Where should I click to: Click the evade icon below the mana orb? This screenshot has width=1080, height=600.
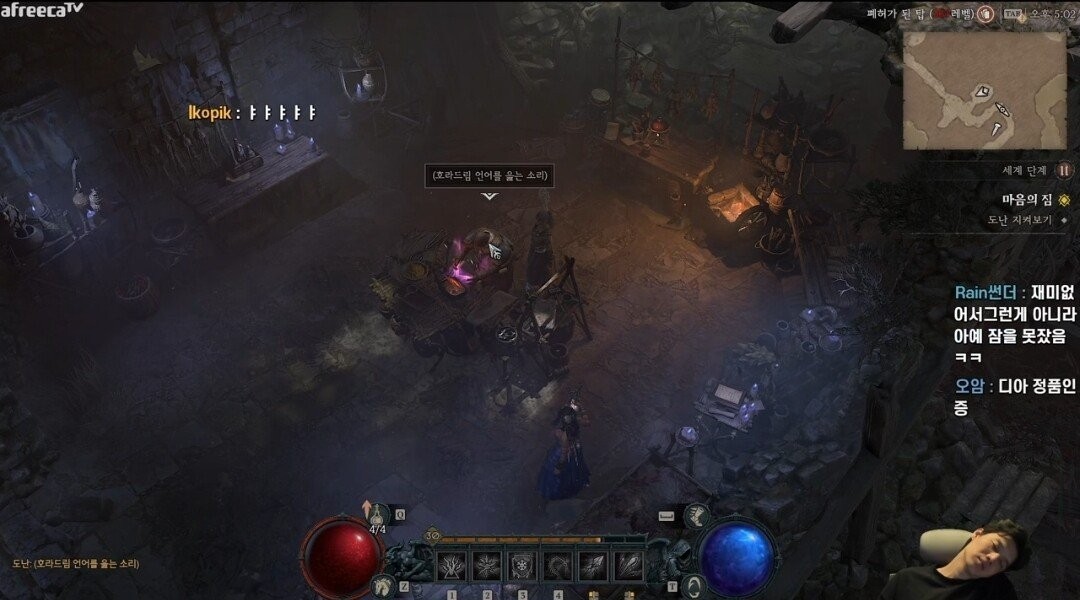click(692, 585)
